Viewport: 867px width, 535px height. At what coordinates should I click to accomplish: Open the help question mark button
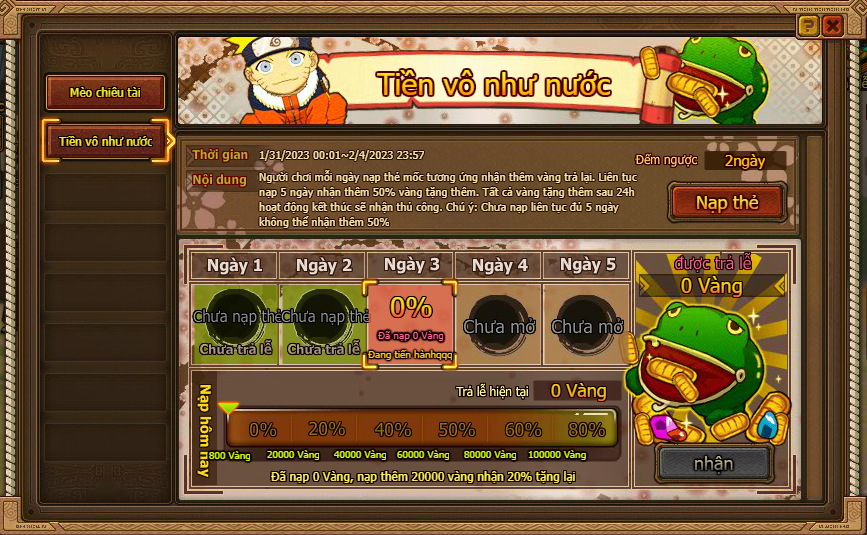coord(808,27)
